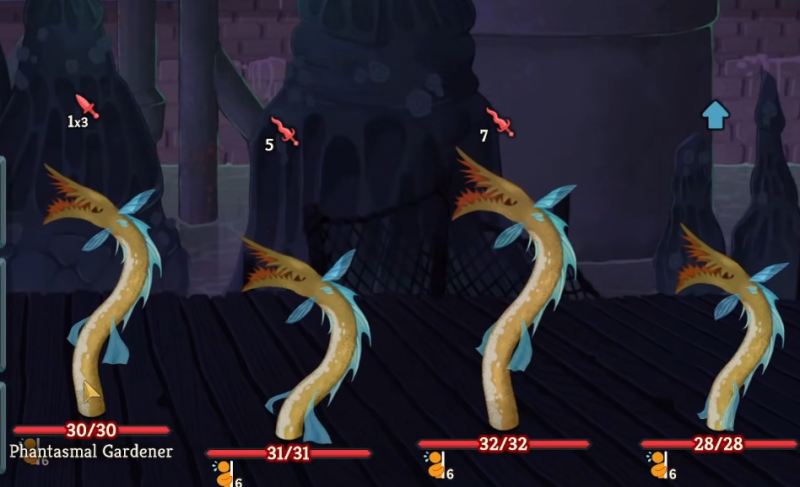
Task: Click the blue up-arrow buff intent
Action: tap(713, 115)
